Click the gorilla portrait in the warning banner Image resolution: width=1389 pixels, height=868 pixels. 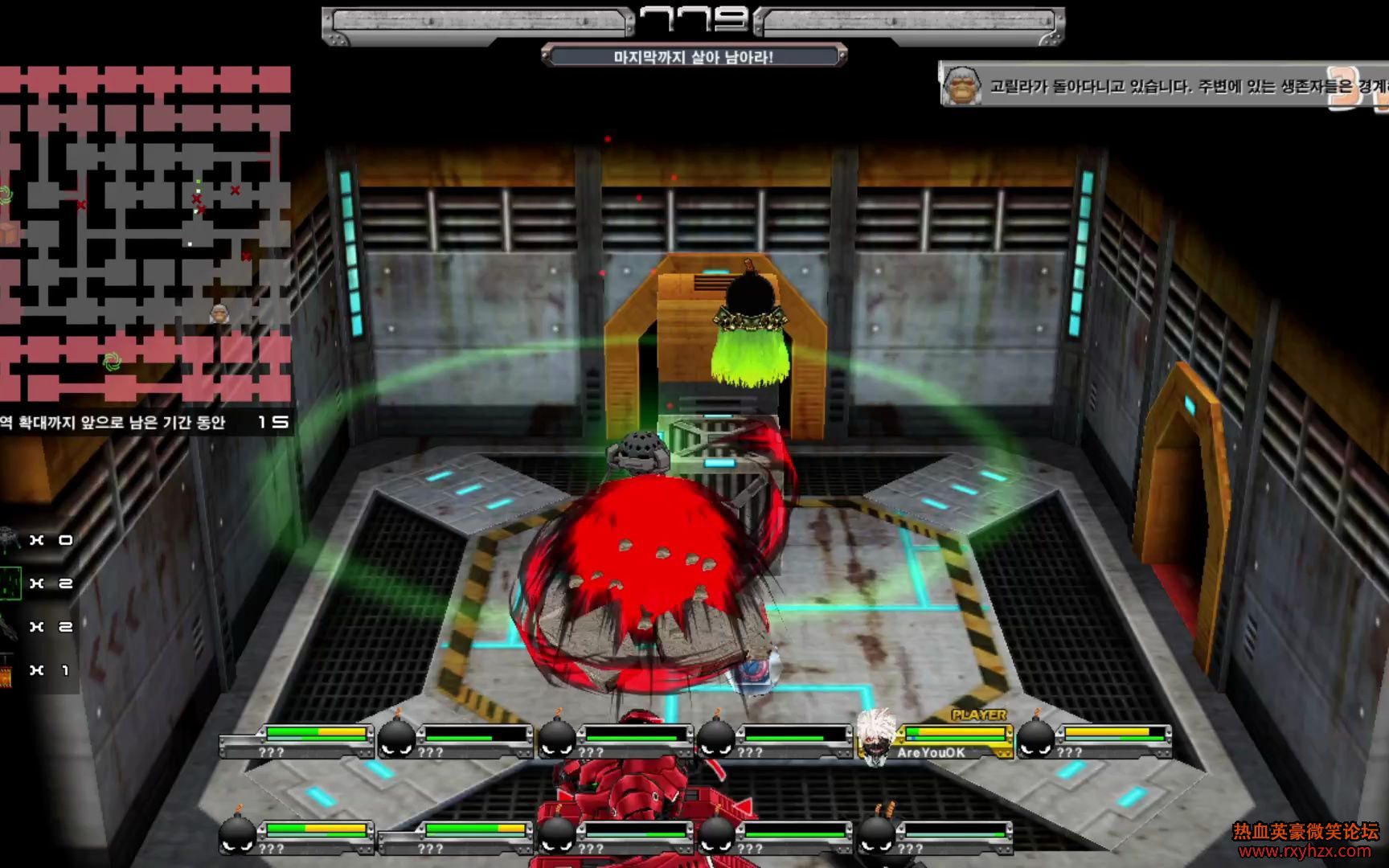[x=962, y=85]
